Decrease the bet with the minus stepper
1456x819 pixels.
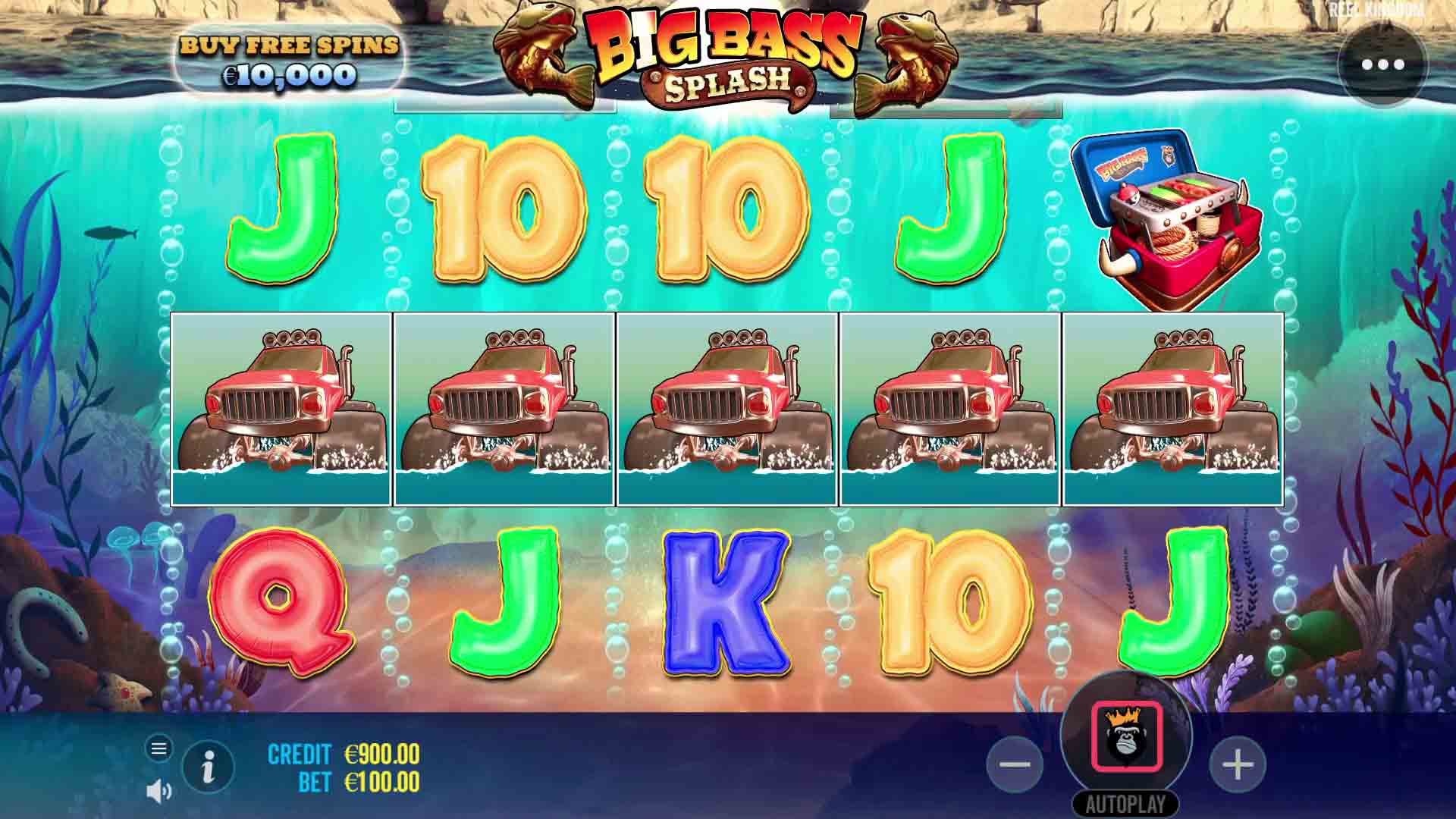(1014, 766)
